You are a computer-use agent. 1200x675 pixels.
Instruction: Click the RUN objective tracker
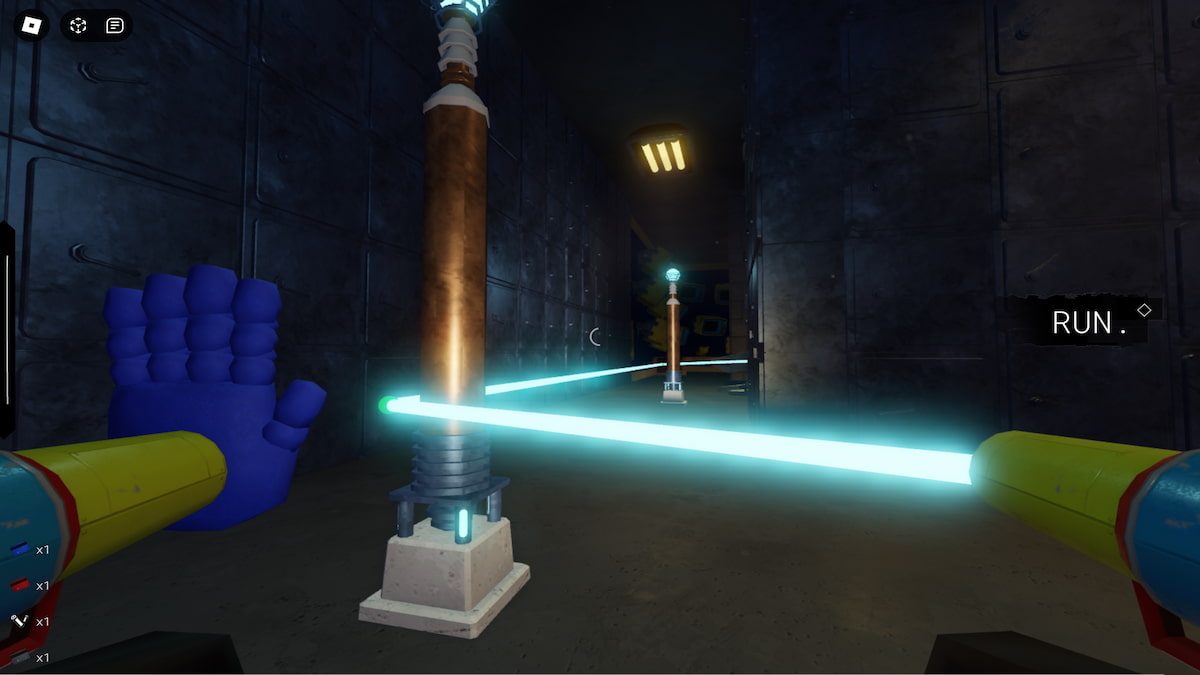1083,322
